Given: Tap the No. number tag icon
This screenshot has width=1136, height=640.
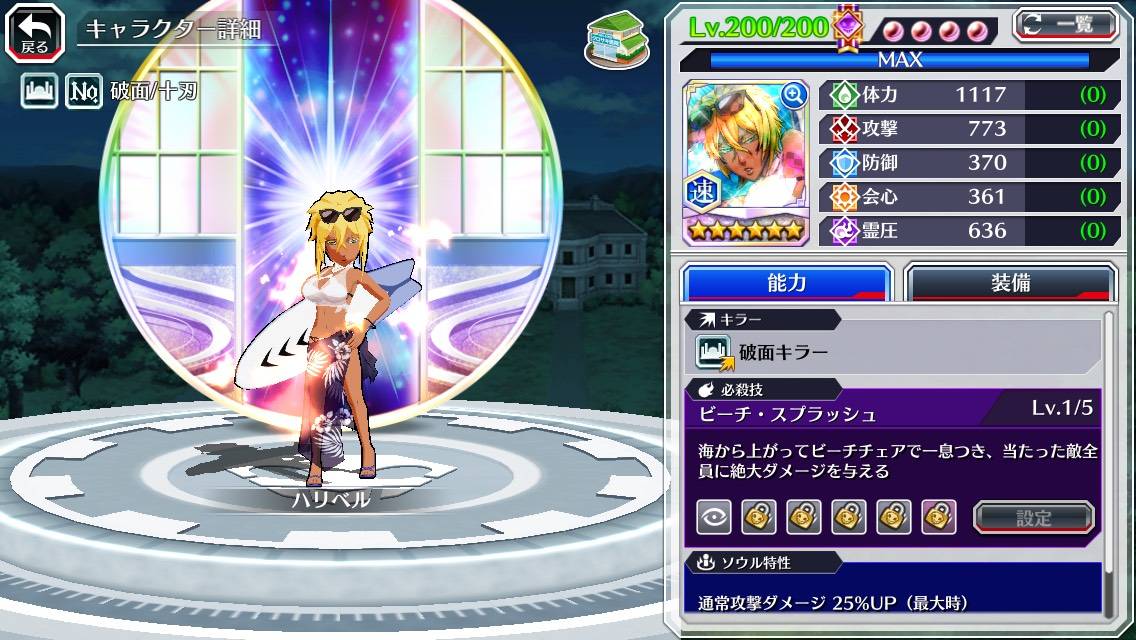Looking at the screenshot, I should 83,93.
